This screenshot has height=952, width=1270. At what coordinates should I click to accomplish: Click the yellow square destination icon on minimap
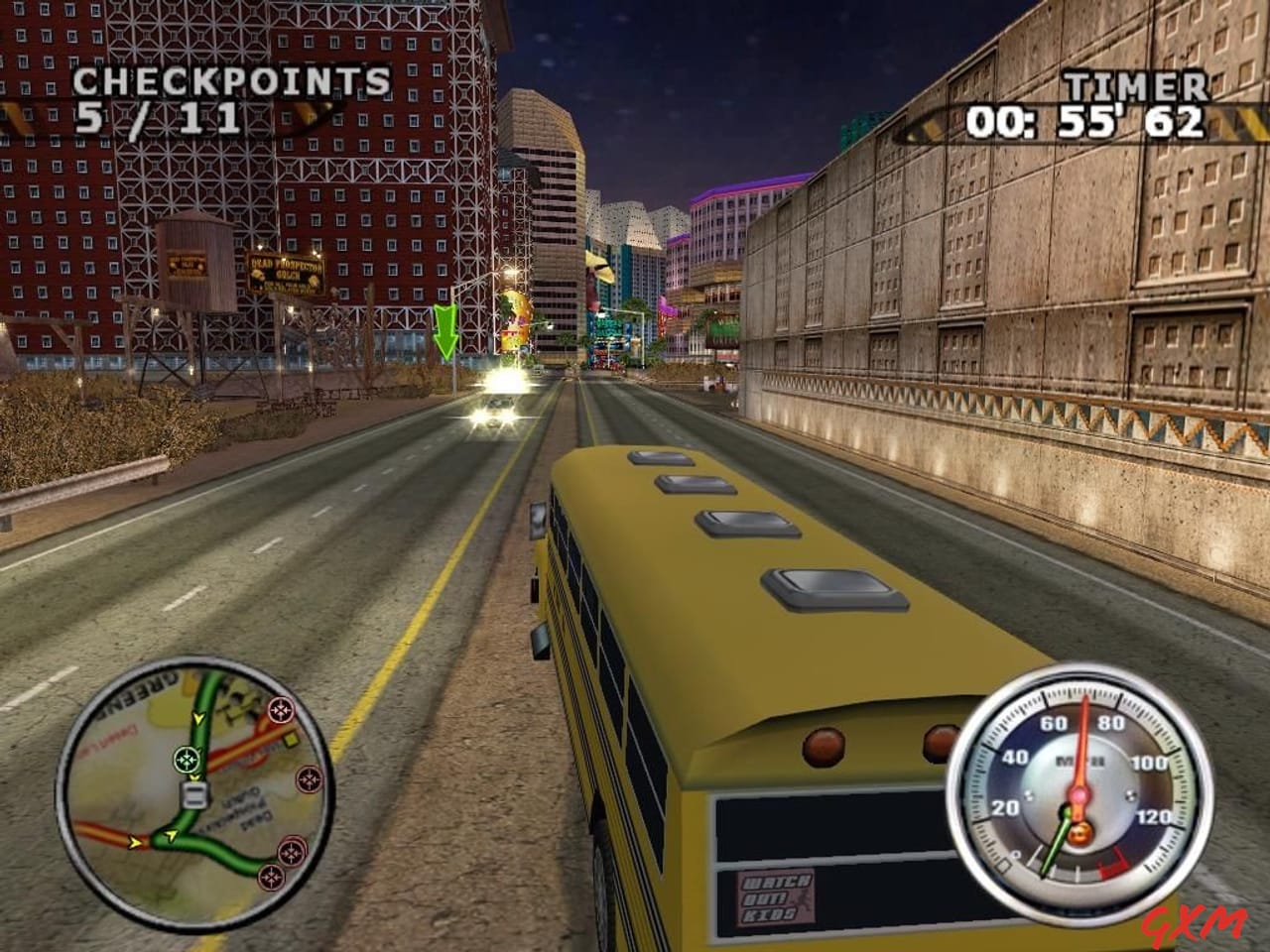[290, 739]
